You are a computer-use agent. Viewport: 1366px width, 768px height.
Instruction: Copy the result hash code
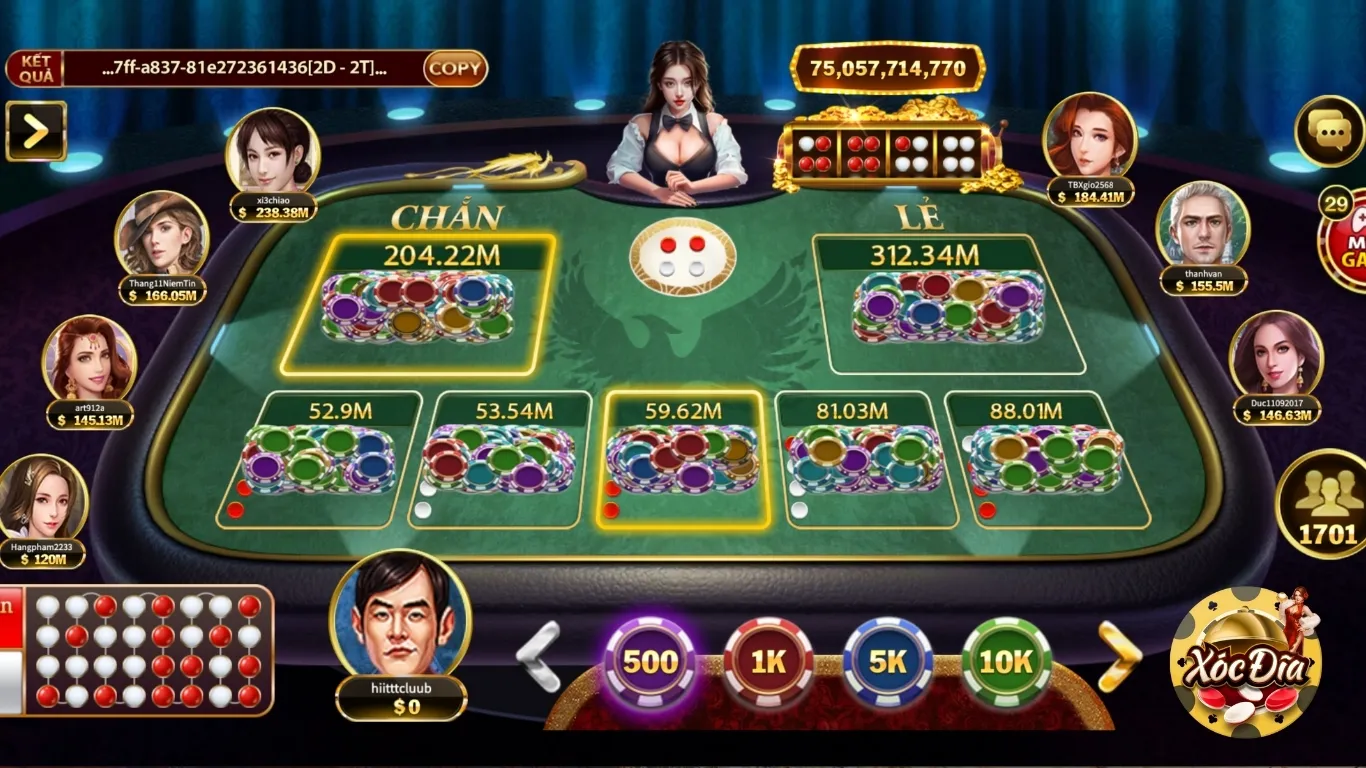[455, 69]
